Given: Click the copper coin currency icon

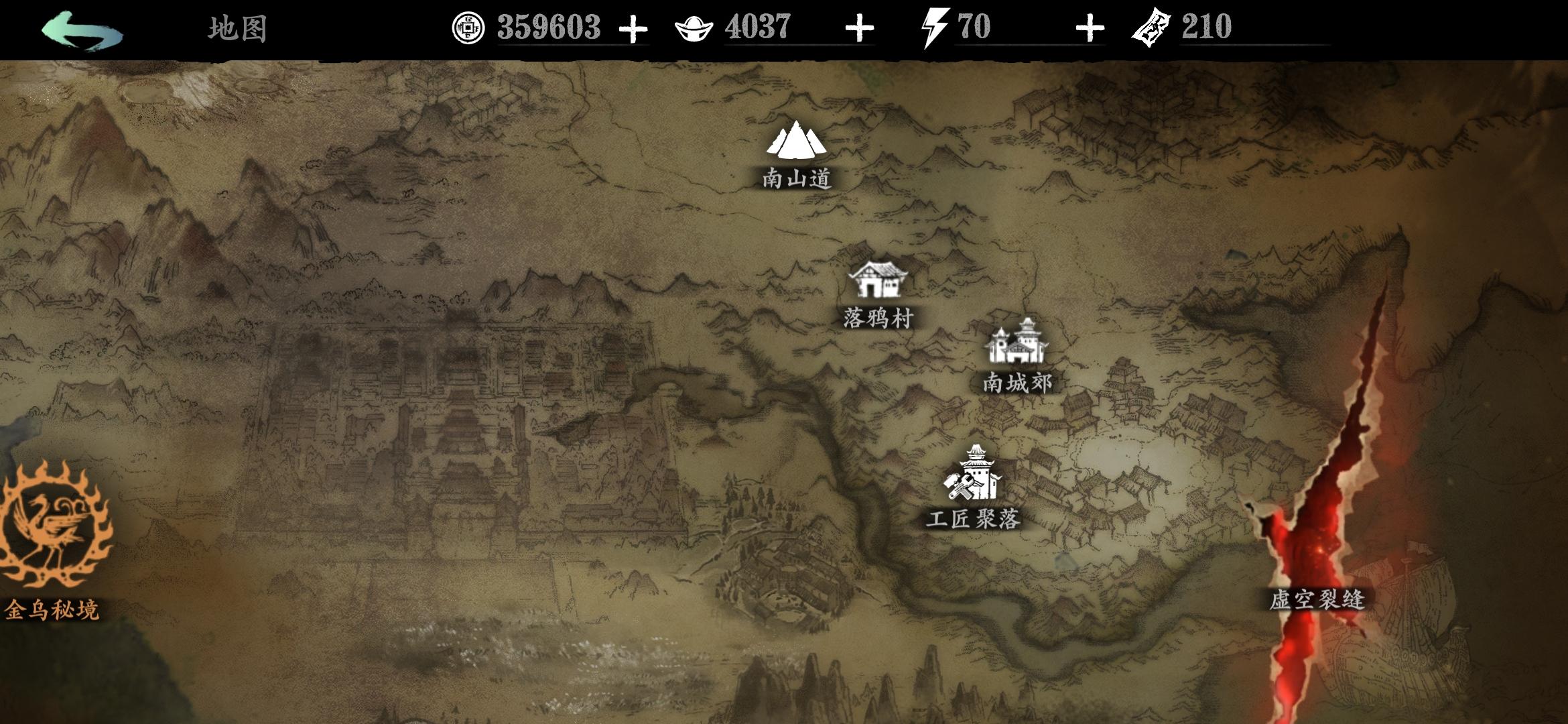Looking at the screenshot, I should 469,27.
